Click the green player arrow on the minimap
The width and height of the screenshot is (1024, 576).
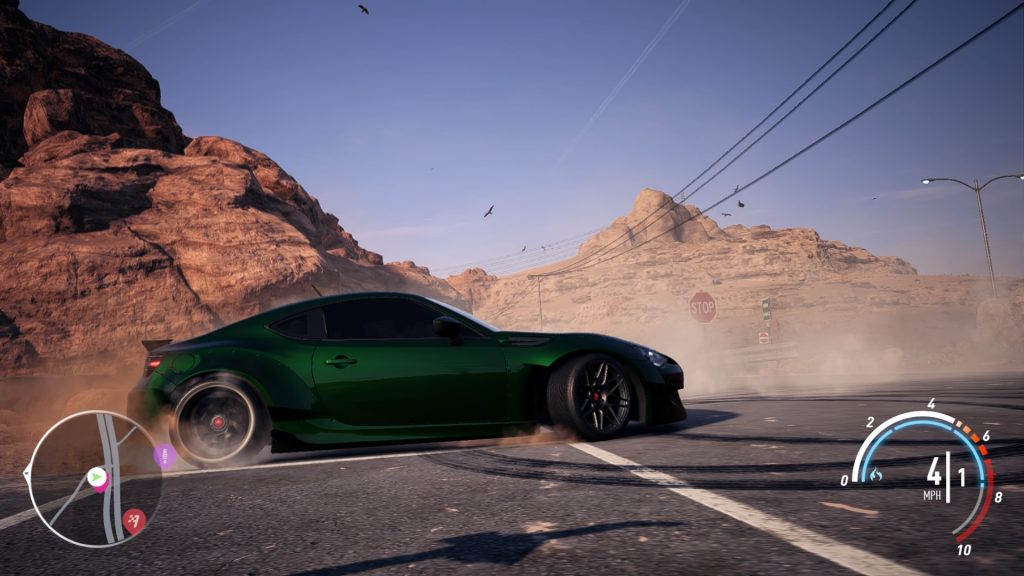tap(97, 478)
